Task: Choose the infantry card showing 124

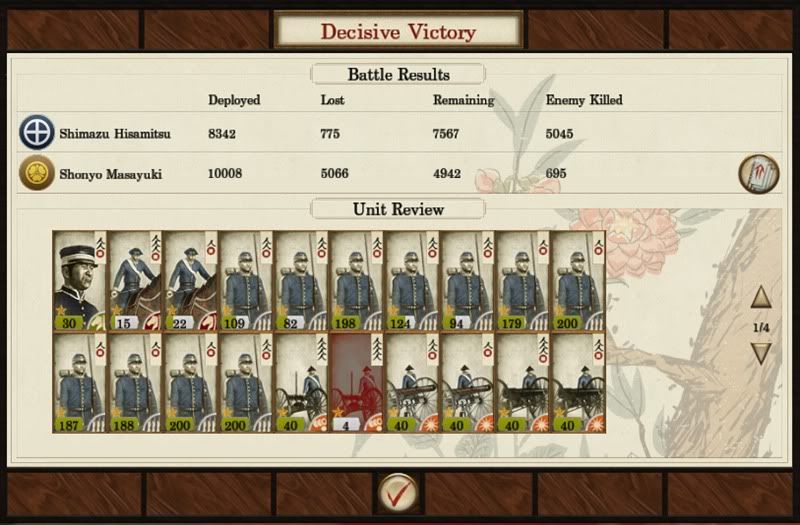Action: [x=412, y=280]
